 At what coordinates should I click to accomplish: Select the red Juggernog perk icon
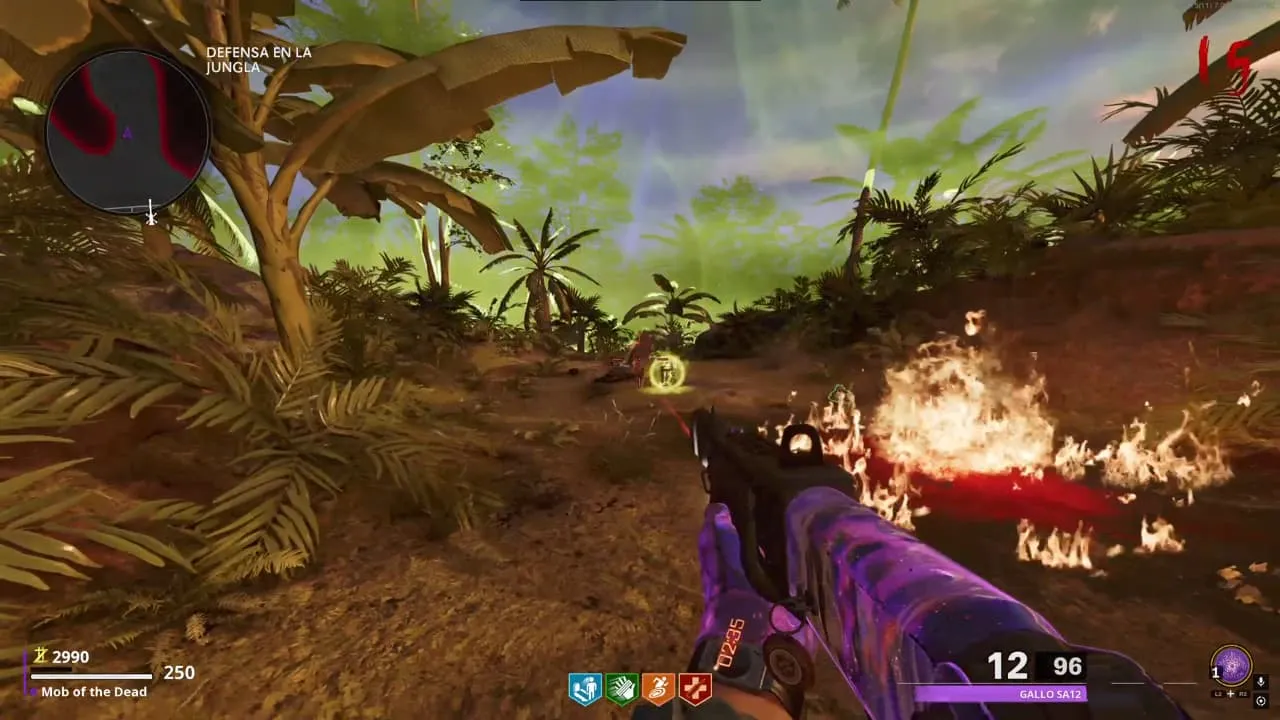point(693,688)
